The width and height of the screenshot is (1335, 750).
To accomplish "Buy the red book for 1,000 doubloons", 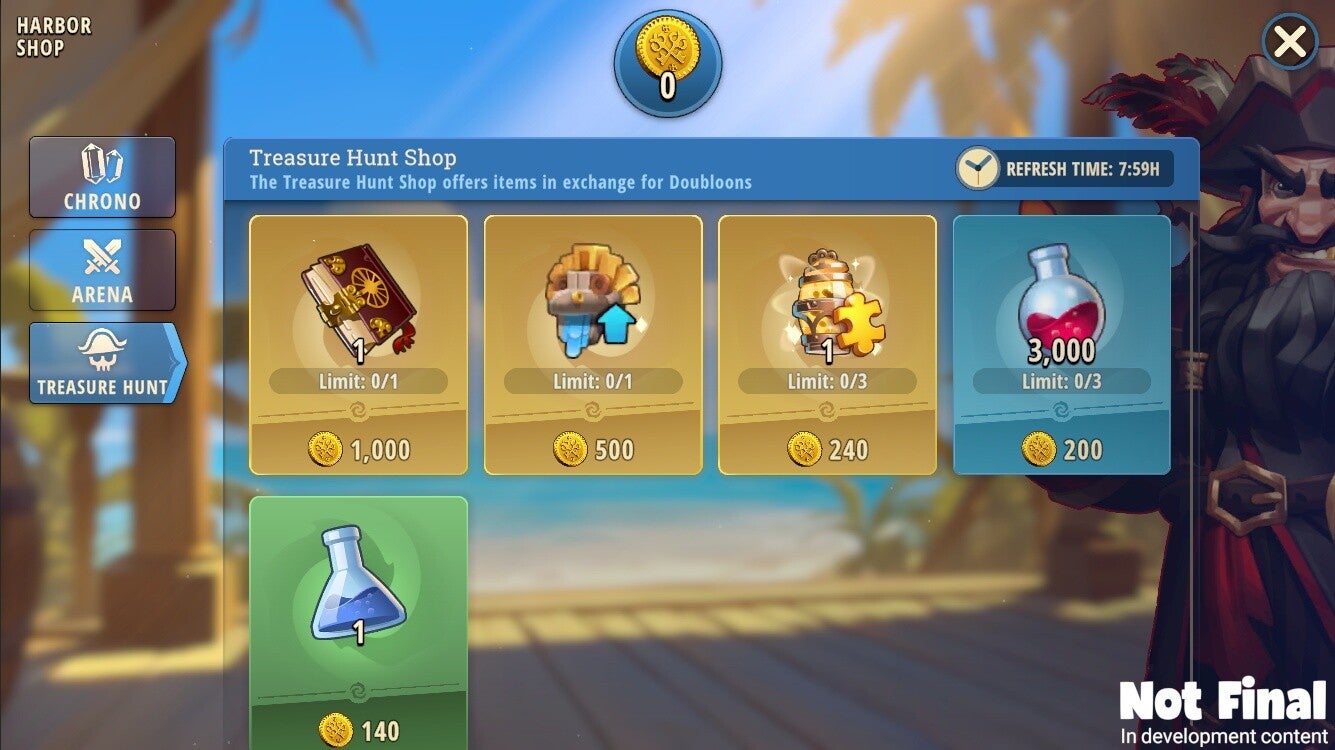I will click(358, 345).
